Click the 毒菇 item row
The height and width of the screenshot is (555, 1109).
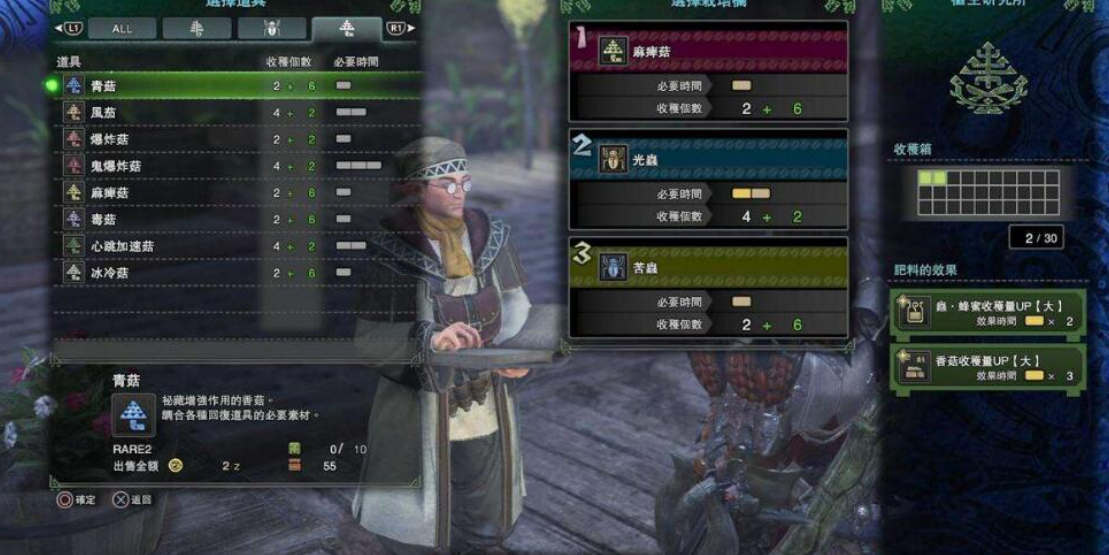coord(235,219)
